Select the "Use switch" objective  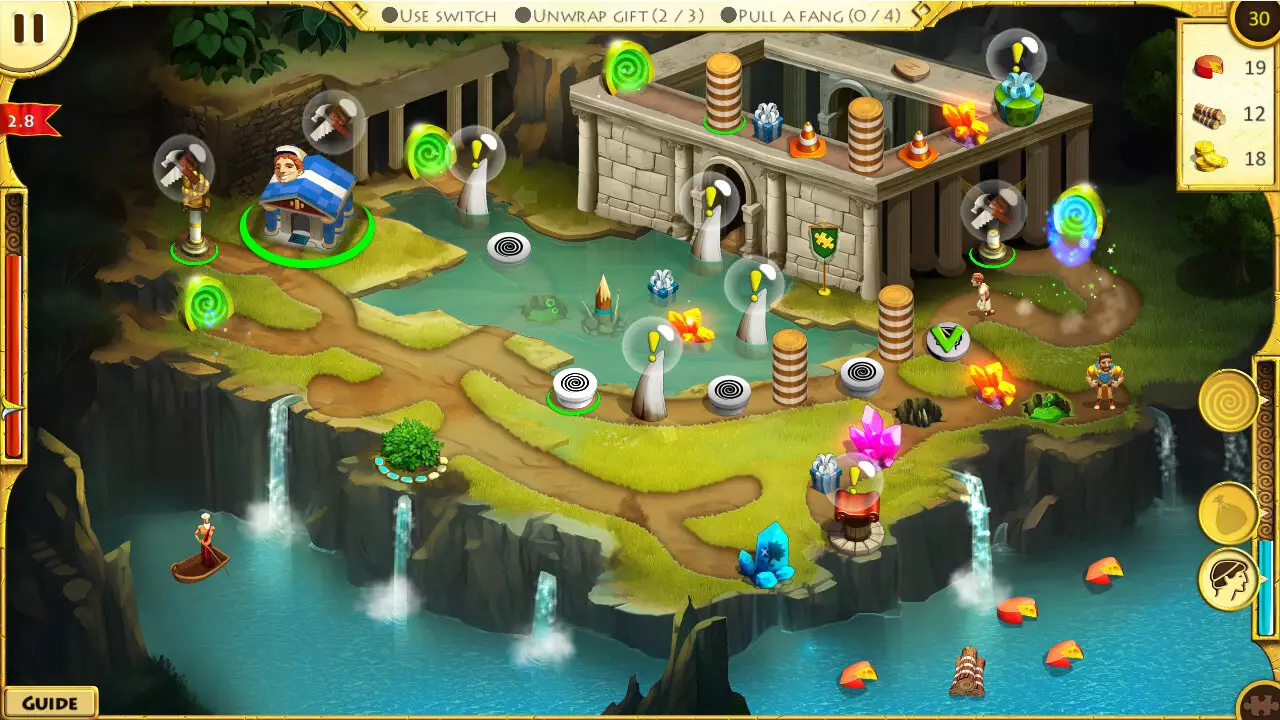pos(440,15)
